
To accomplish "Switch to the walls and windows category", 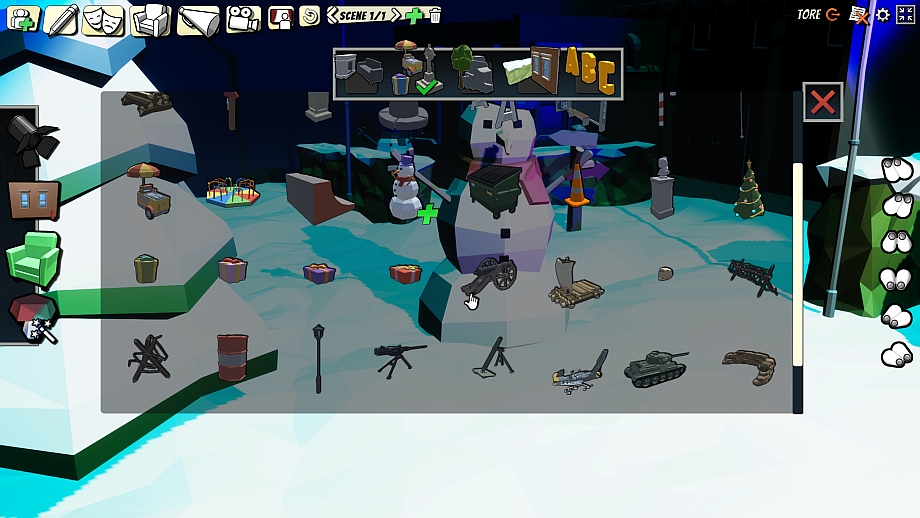I will click(x=531, y=71).
